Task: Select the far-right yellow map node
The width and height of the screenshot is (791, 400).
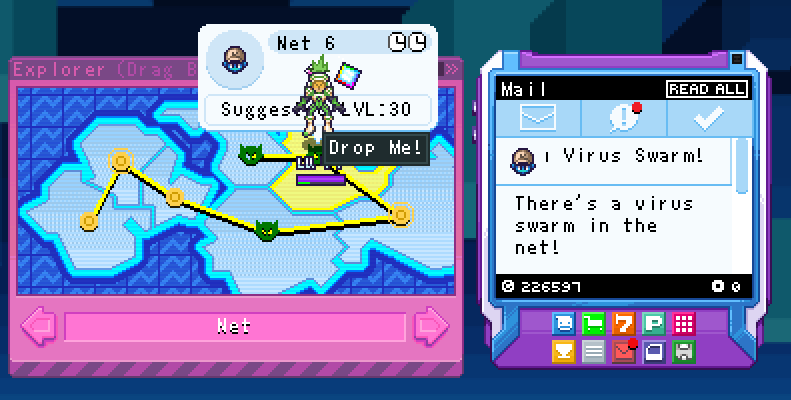Action: pyautogui.click(x=401, y=213)
